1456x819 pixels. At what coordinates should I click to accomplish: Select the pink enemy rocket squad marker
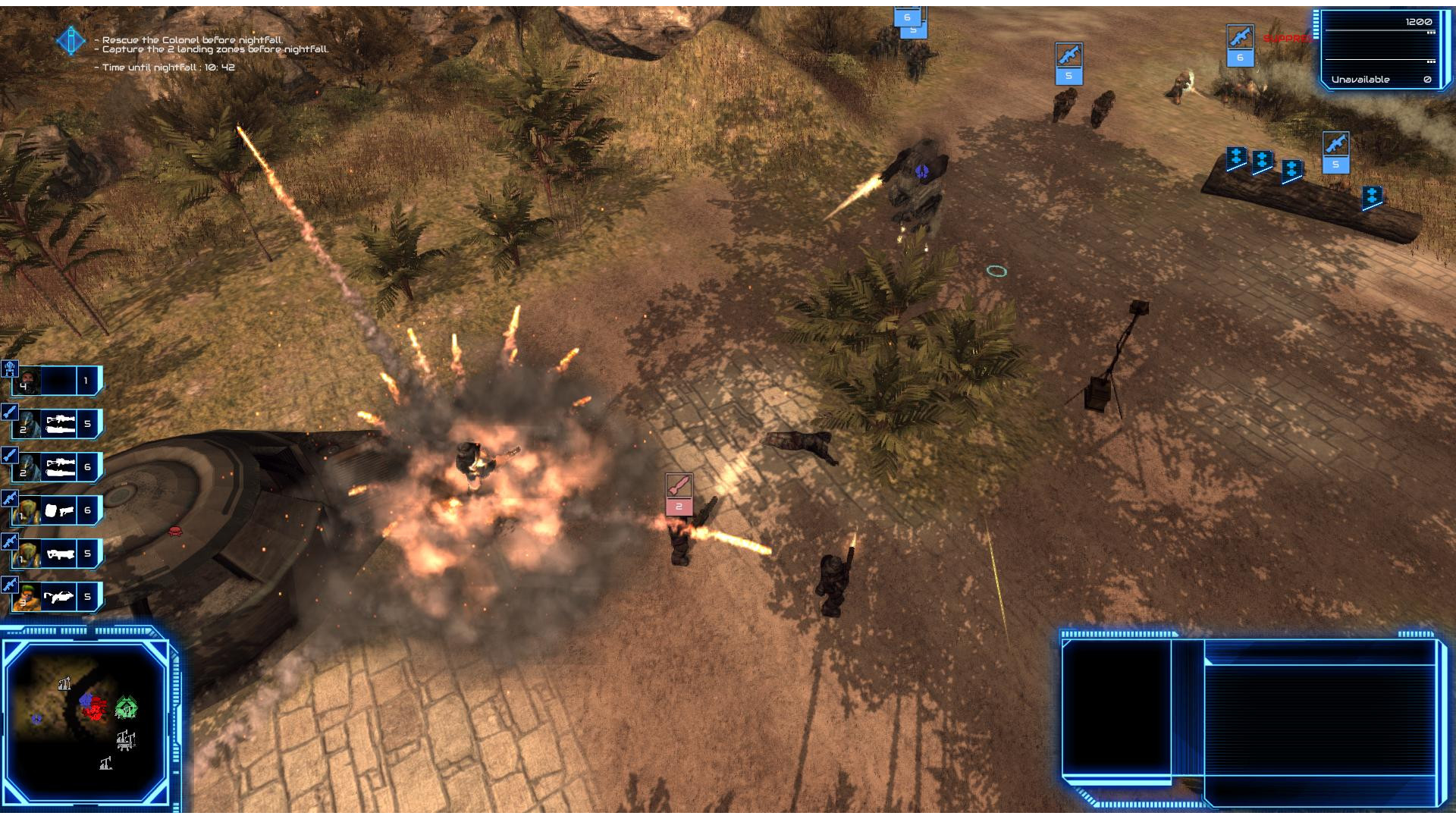point(679,494)
